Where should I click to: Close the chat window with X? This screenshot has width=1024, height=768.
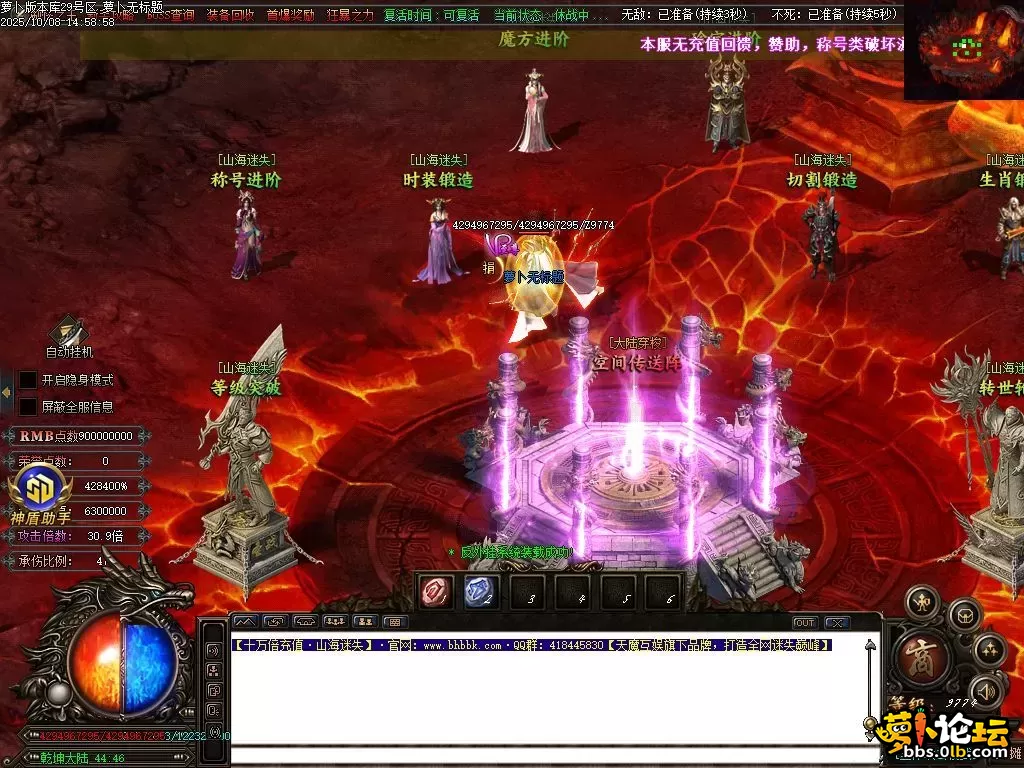point(837,622)
